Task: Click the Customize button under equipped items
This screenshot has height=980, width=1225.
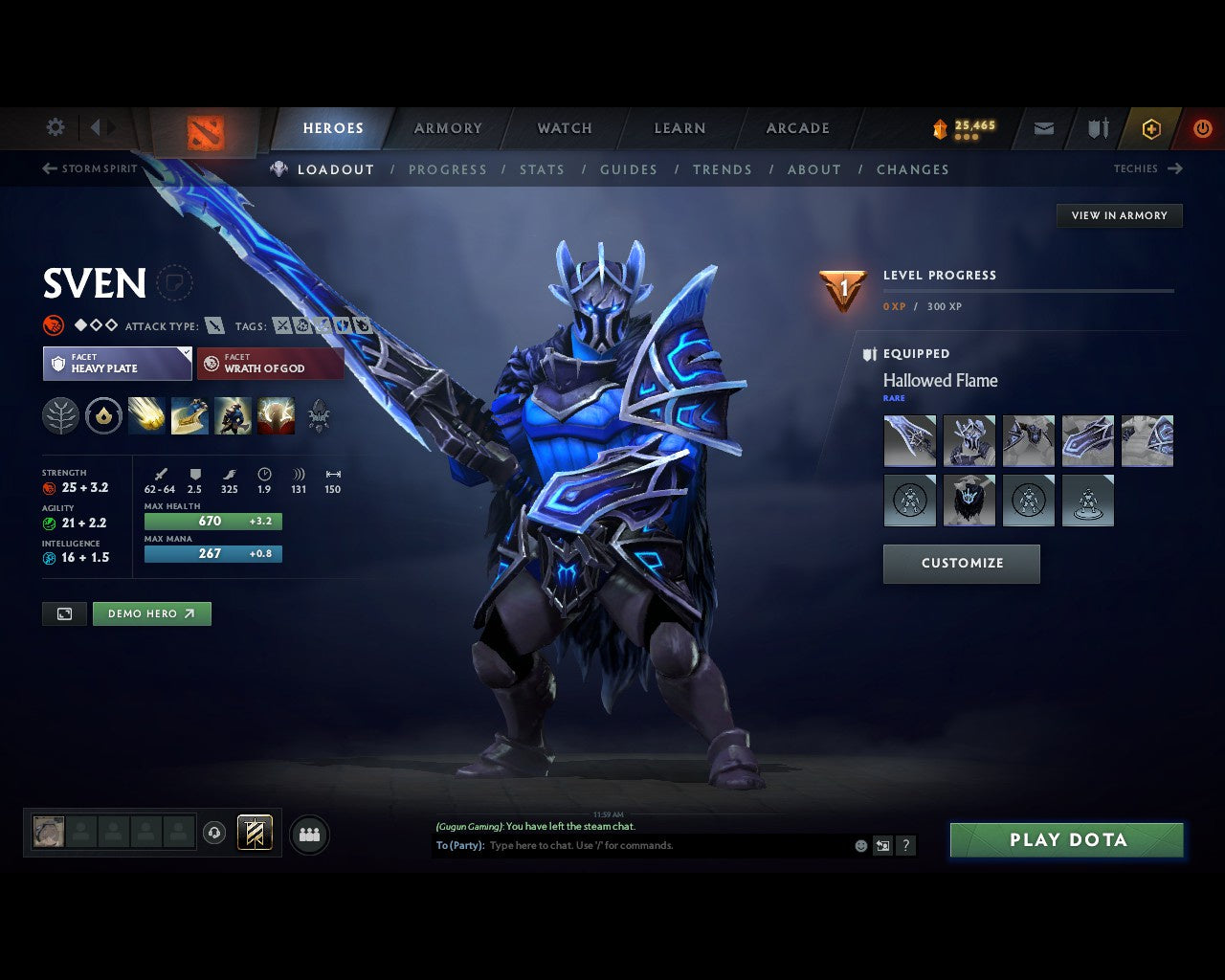Action: (x=961, y=564)
